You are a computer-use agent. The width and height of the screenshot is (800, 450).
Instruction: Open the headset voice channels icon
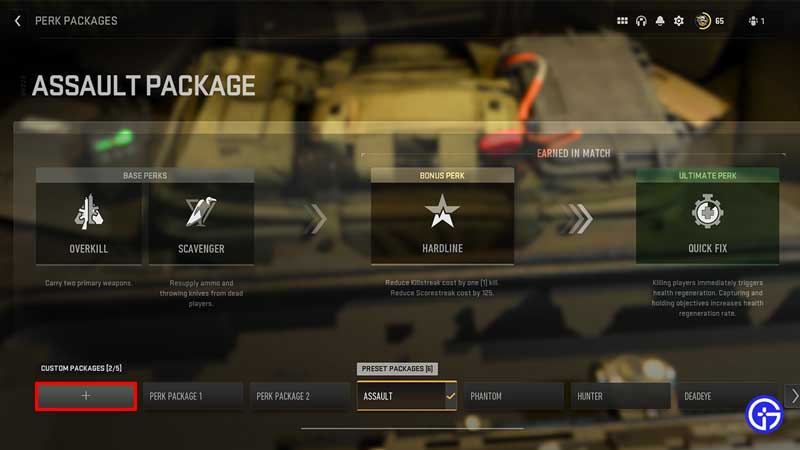pos(641,21)
